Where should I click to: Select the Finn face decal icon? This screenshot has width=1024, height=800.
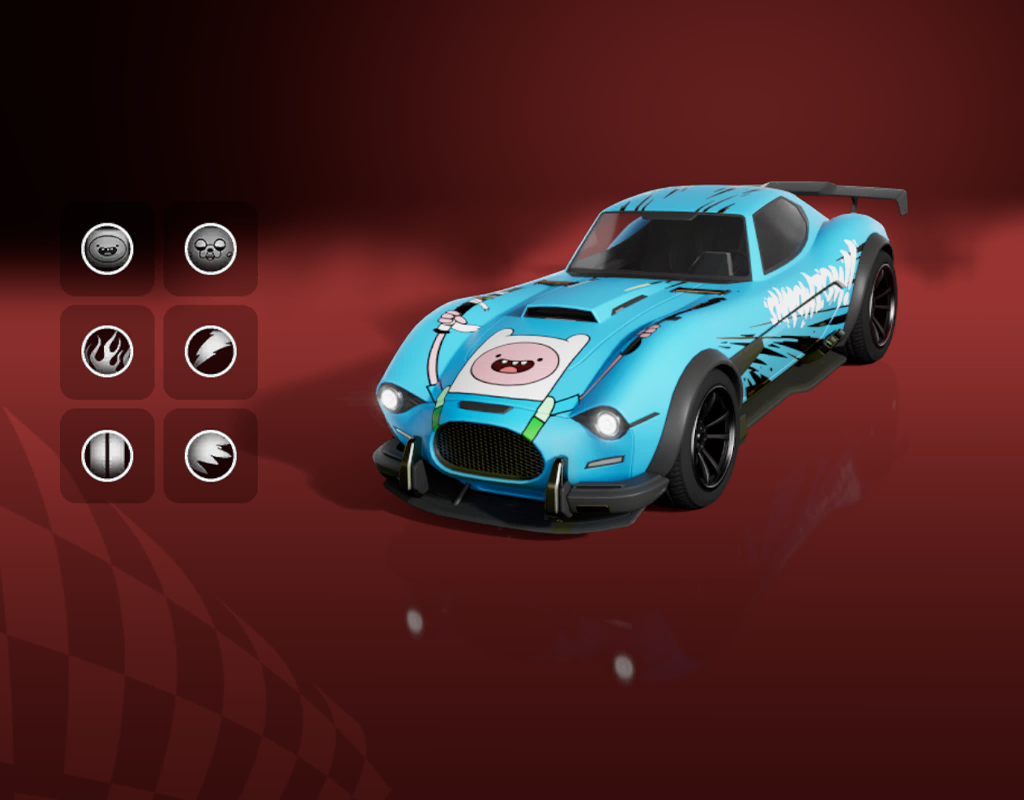click(x=107, y=249)
